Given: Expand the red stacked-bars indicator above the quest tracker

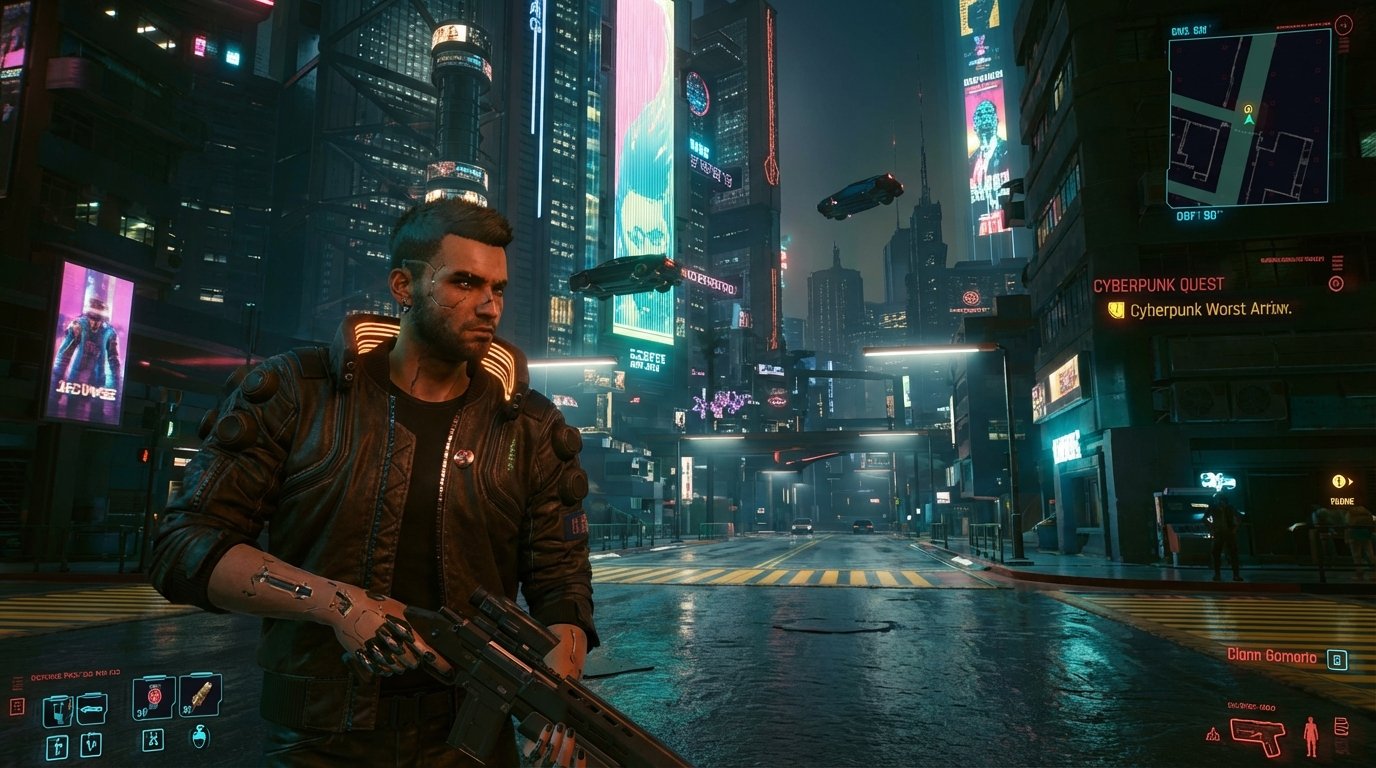Looking at the screenshot, I should [x=1338, y=262].
